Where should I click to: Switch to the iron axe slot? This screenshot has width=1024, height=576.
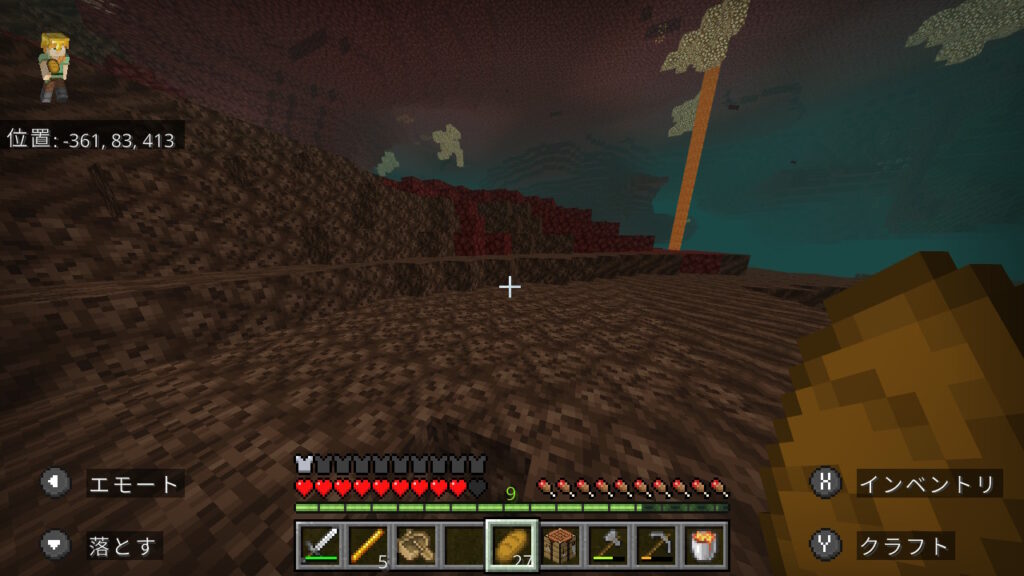point(608,546)
